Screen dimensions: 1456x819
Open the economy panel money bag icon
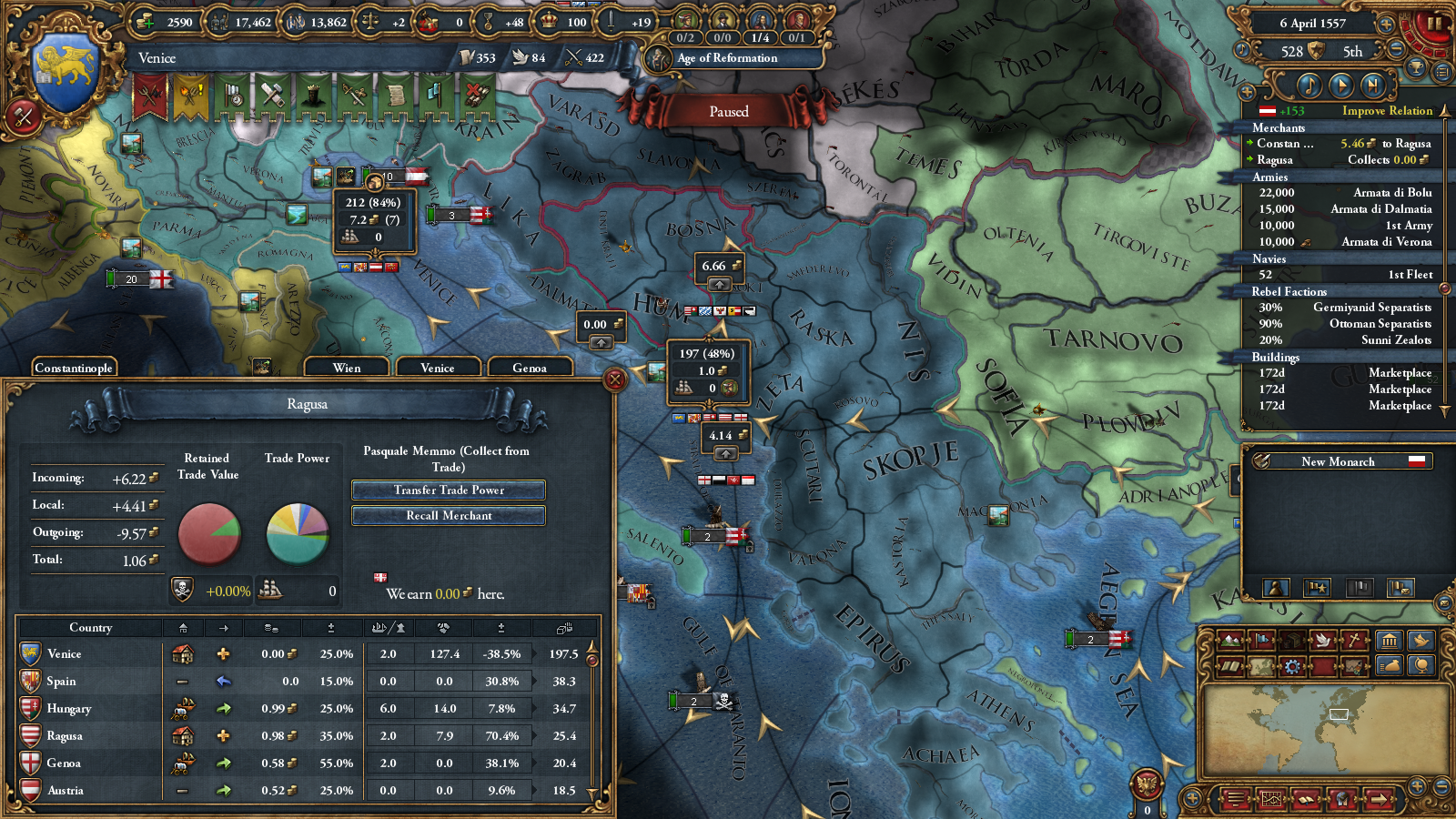[1390, 665]
